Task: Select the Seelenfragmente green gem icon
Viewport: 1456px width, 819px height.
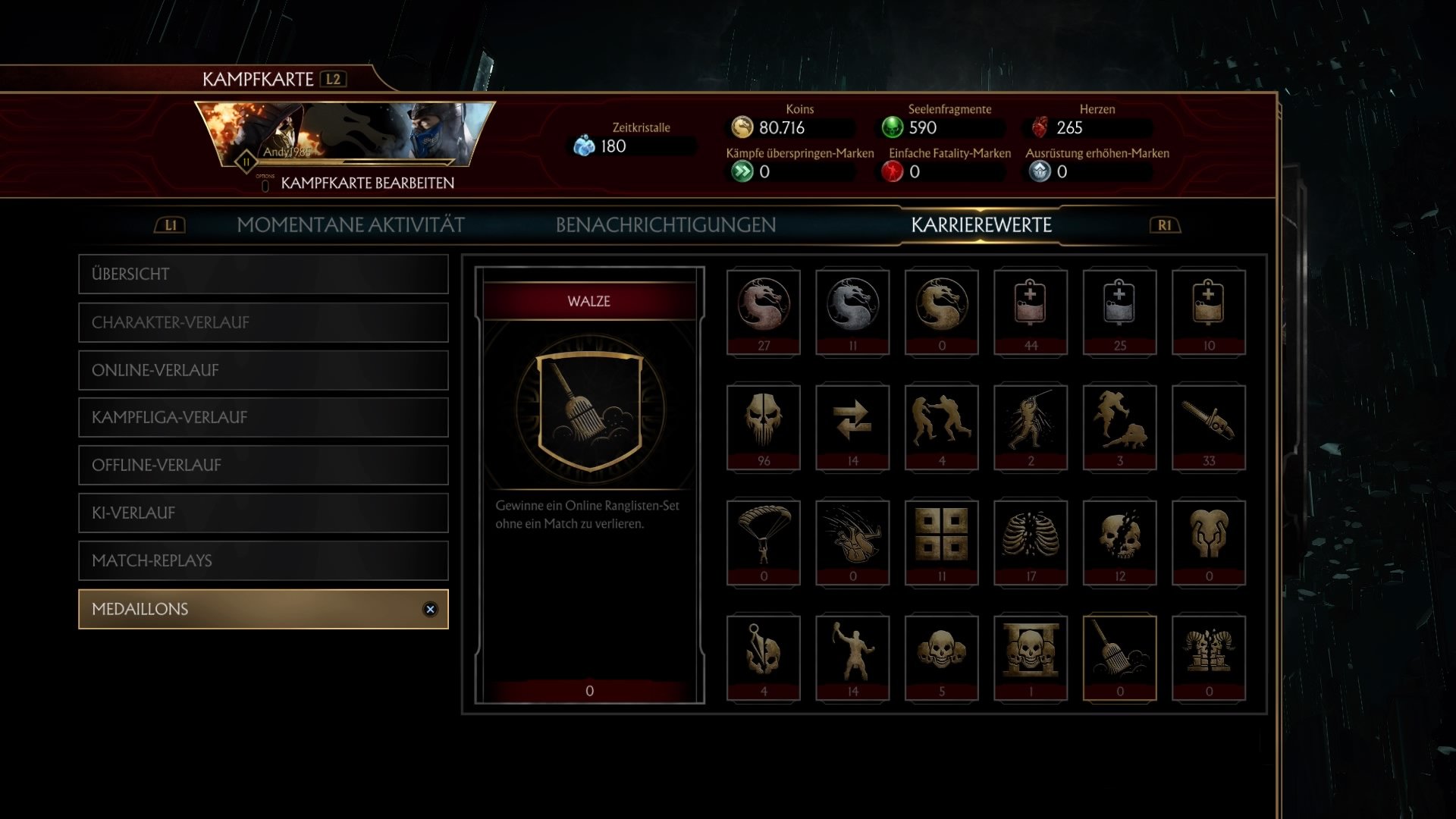Action: pos(895,127)
